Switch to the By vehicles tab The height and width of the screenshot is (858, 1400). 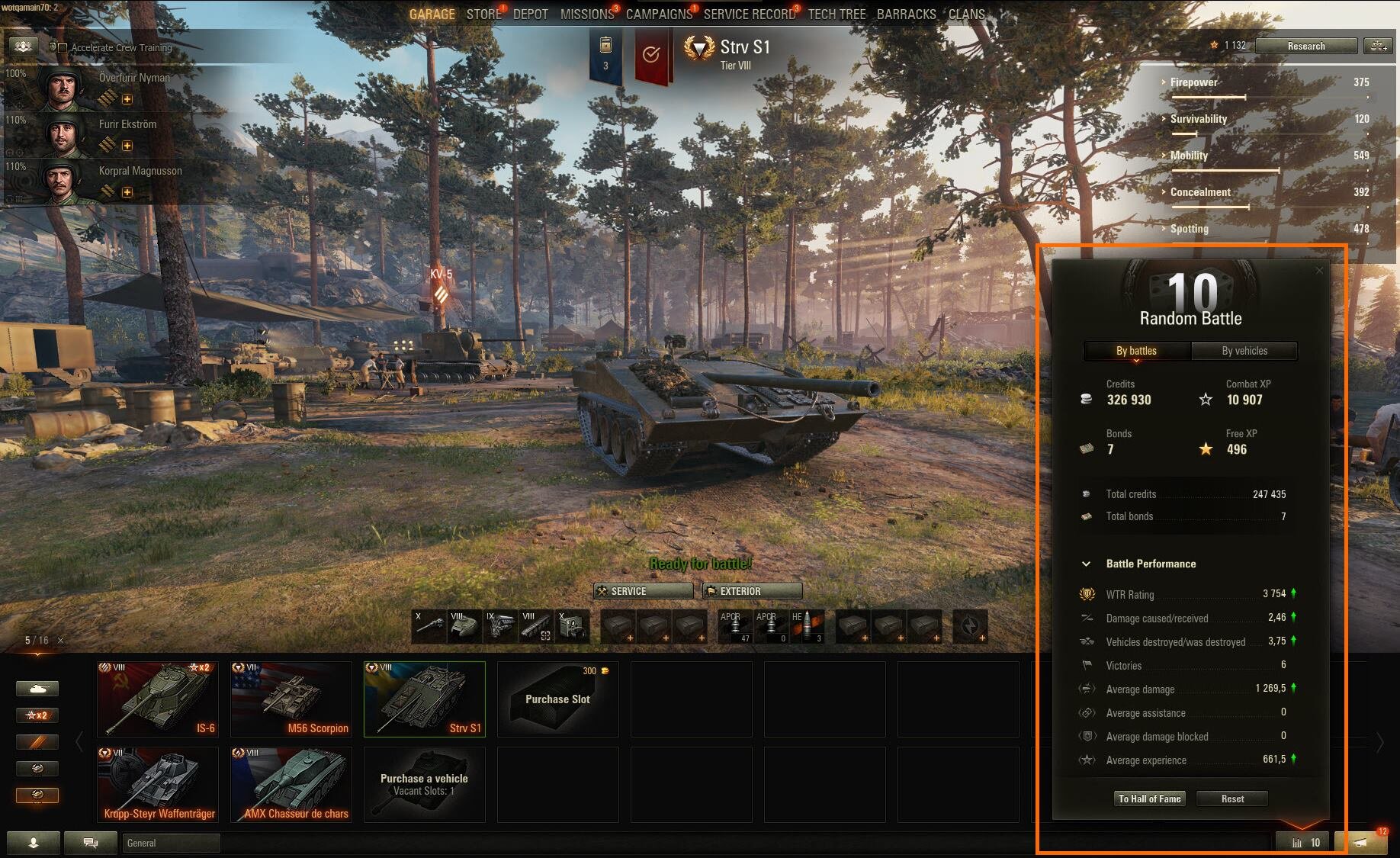click(x=1244, y=351)
